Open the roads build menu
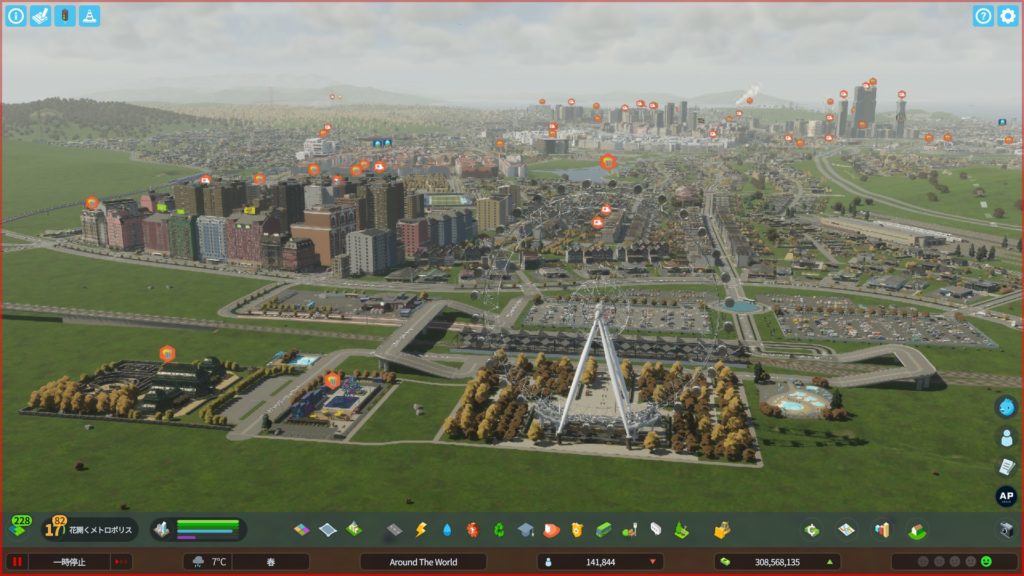This screenshot has height=576, width=1024. (x=394, y=529)
